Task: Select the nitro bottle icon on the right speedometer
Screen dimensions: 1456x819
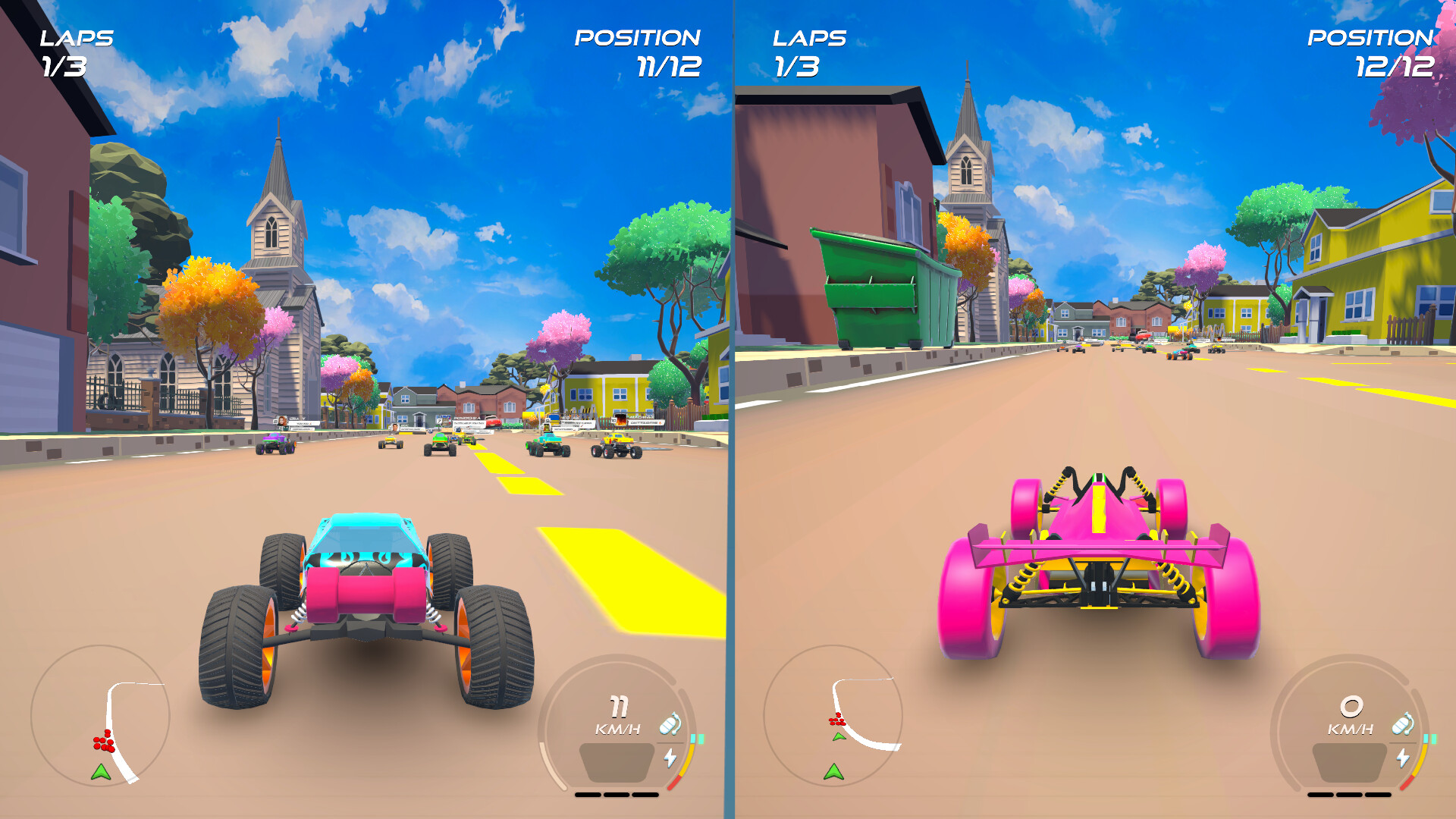Action: (1402, 726)
